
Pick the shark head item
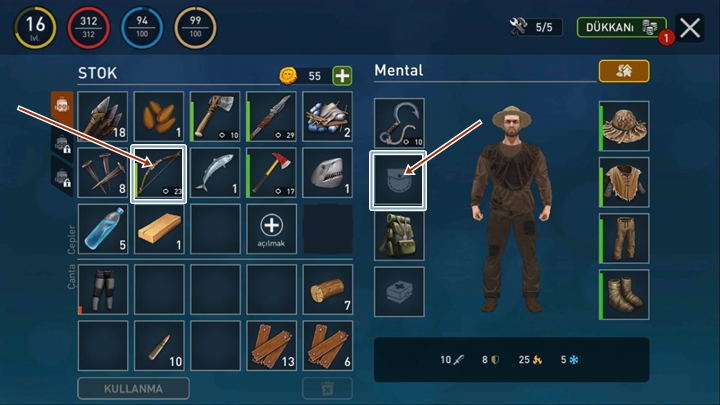pyautogui.click(x=329, y=174)
